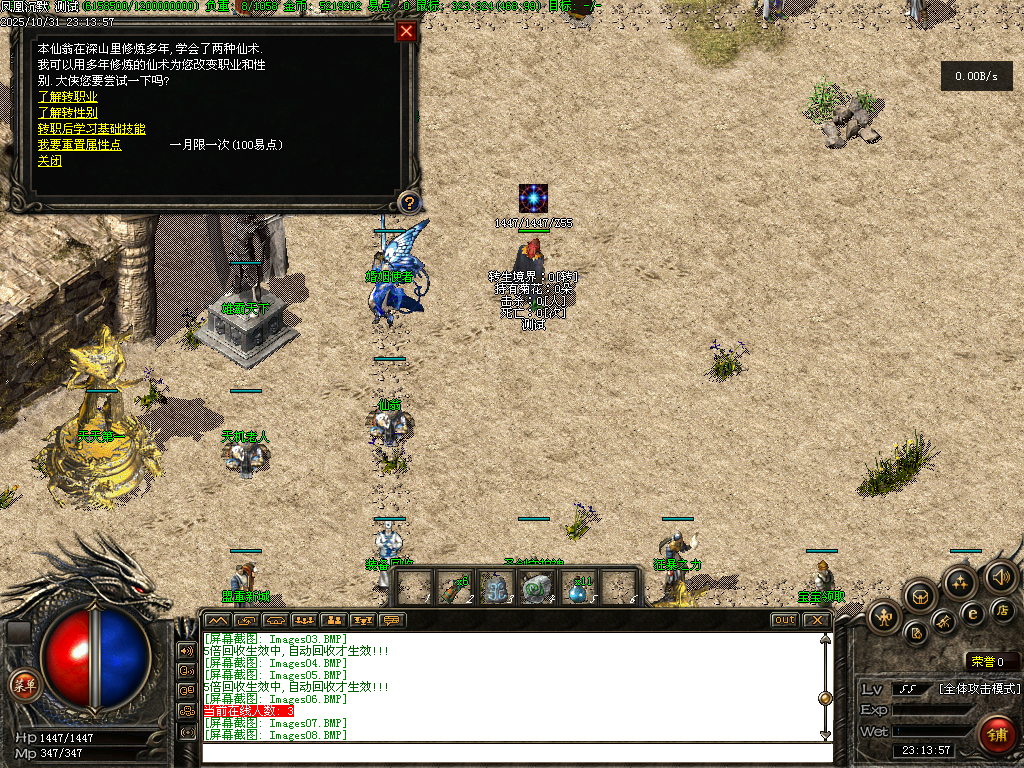Choose 我要重置属性点 to reset attributes

(80, 145)
